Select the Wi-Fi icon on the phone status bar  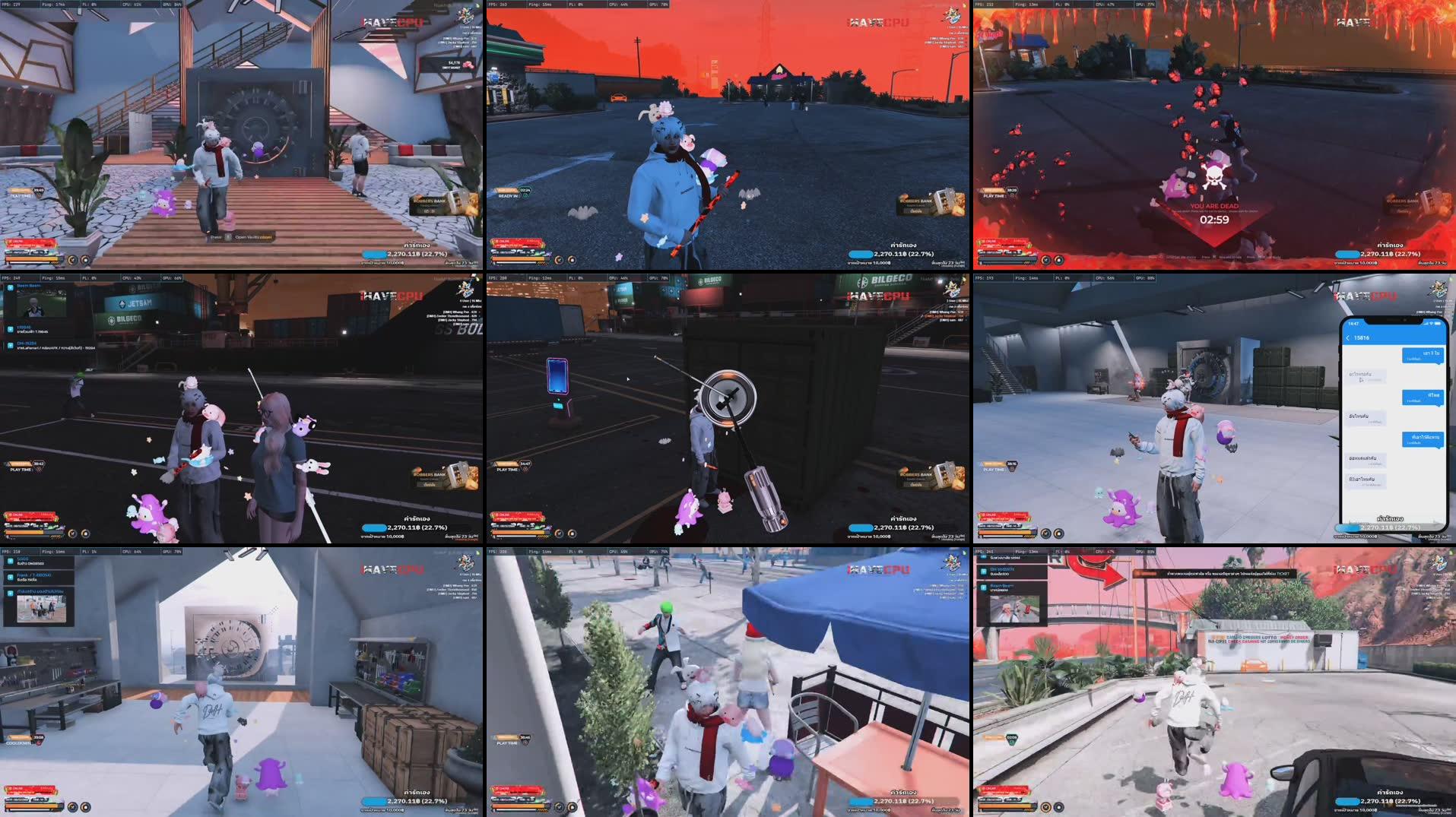[x=1431, y=323]
